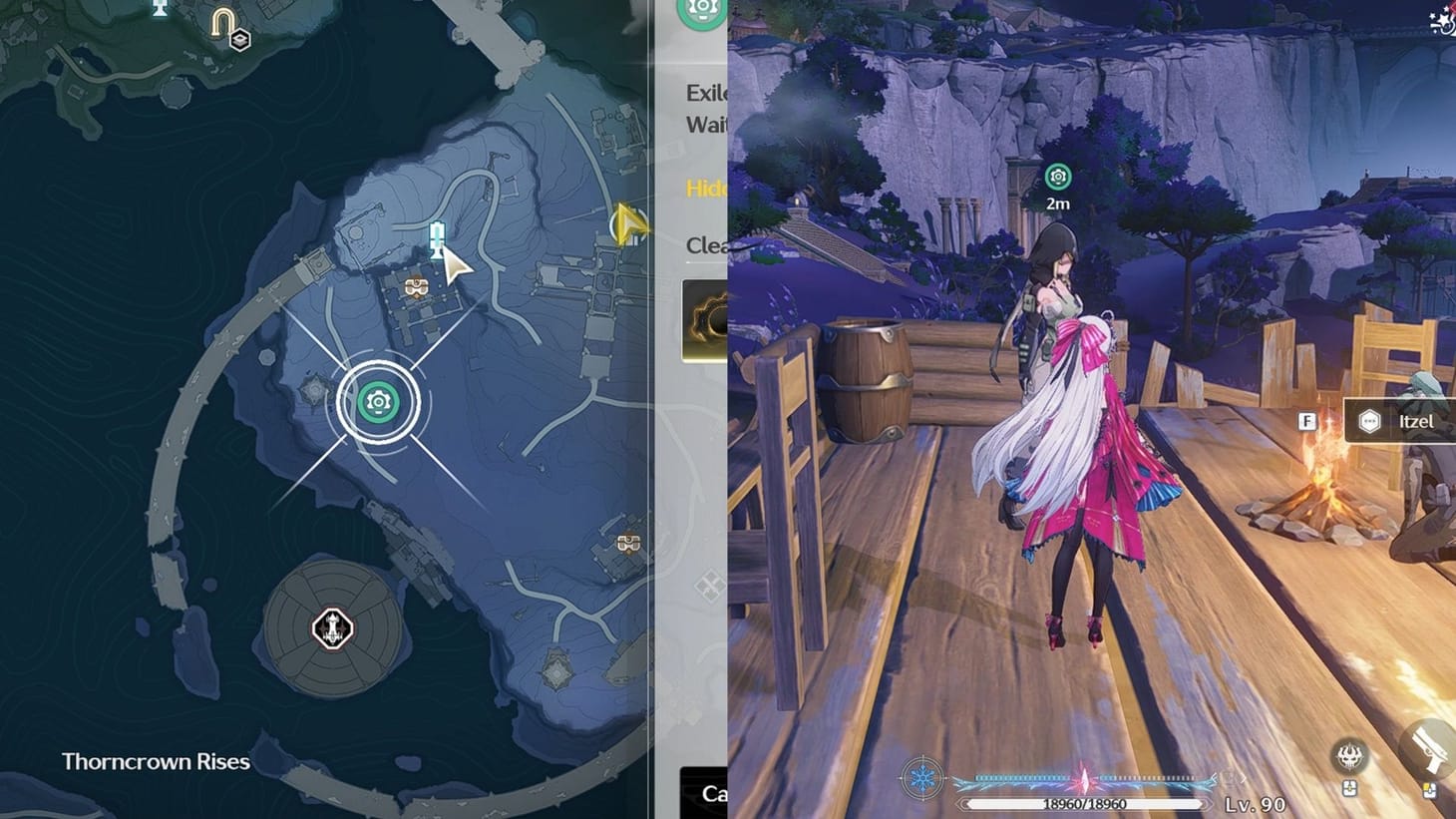Open the Resonance Beacon icon near the cursor
Viewport: 1456px width, 819px height.
[x=436, y=239]
